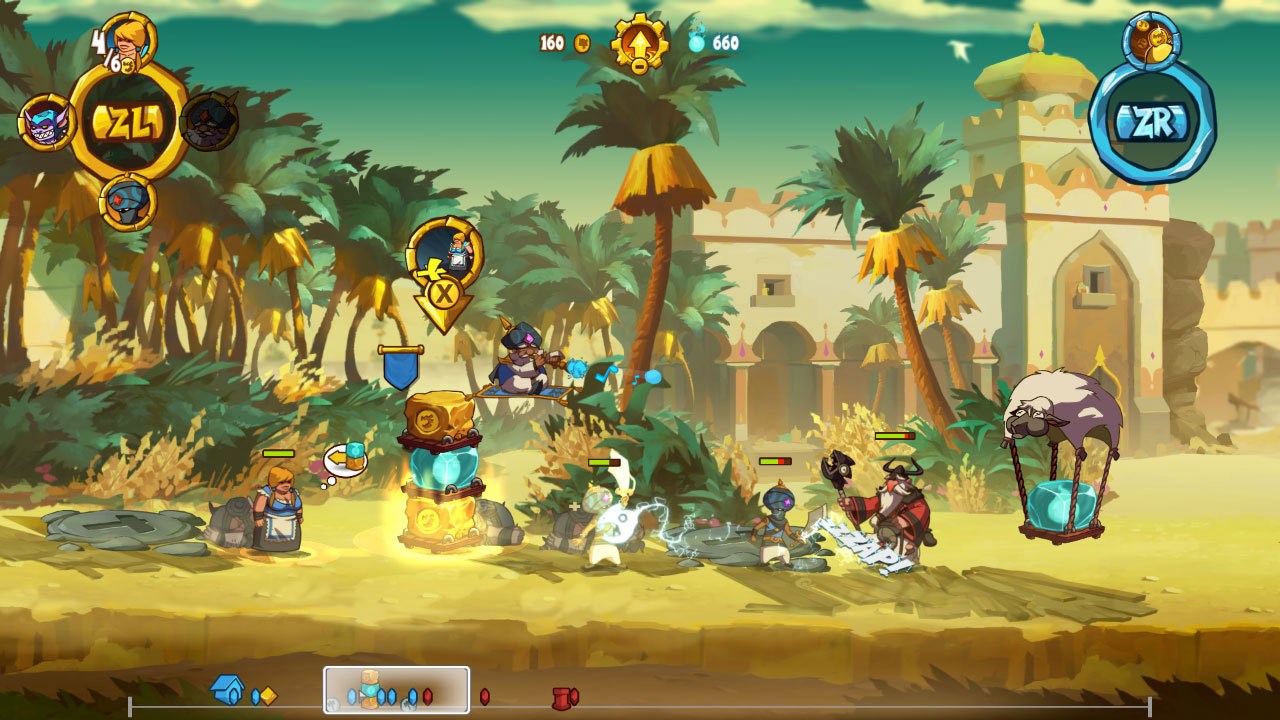Image resolution: width=1280 pixels, height=720 pixels.
Task: Pick the dimmed turbaned unit portrait
Action: click(x=211, y=122)
